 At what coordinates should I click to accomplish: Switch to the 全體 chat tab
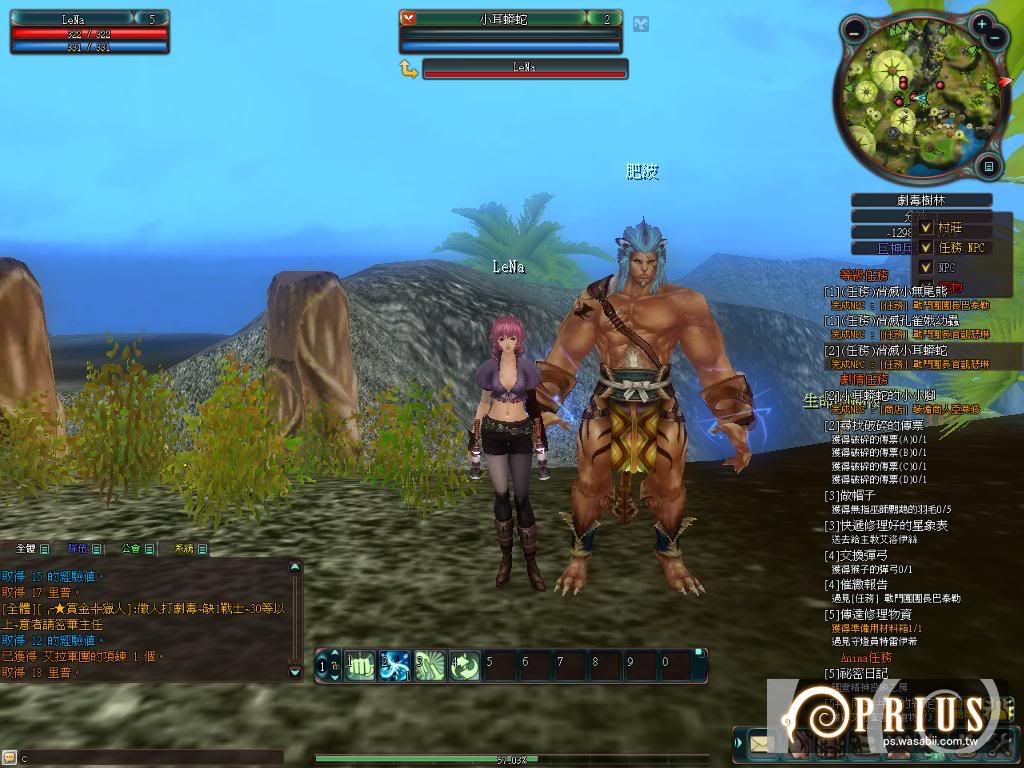27,549
